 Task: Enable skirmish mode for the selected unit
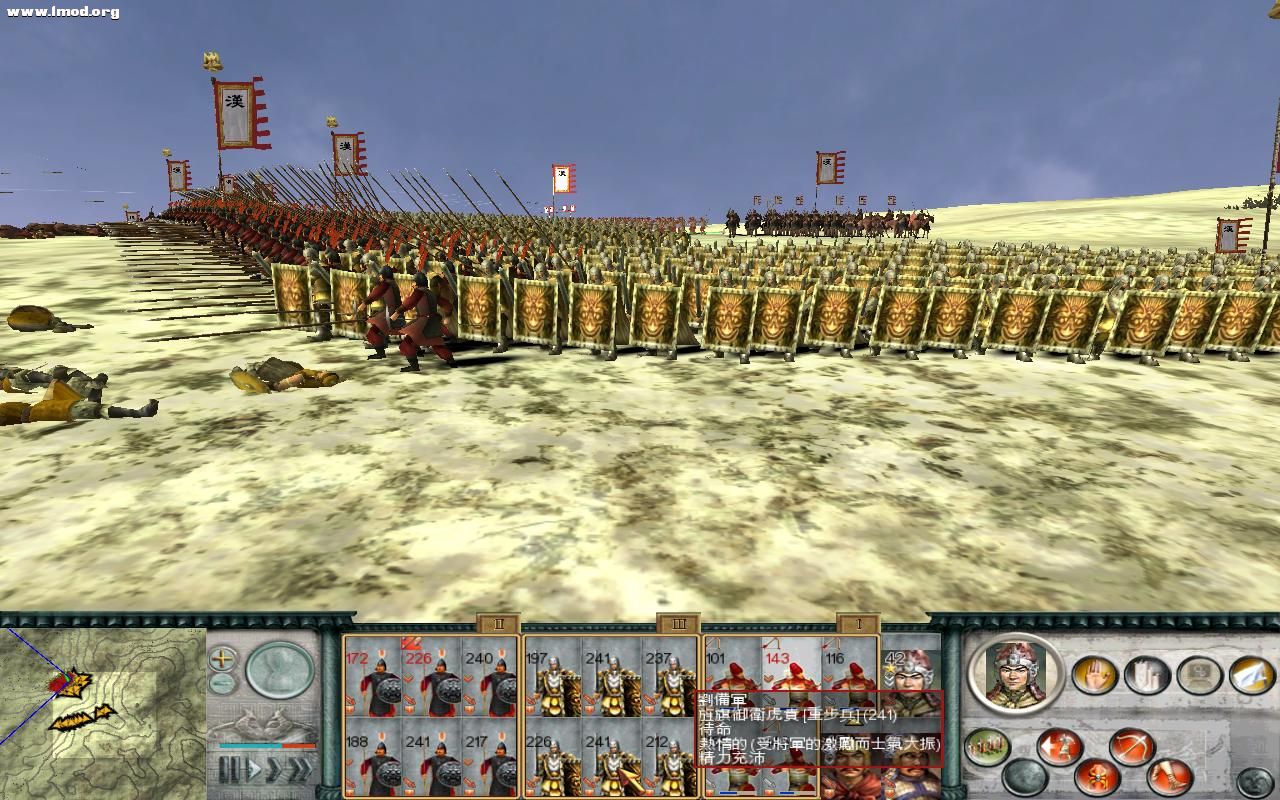pos(1096,777)
